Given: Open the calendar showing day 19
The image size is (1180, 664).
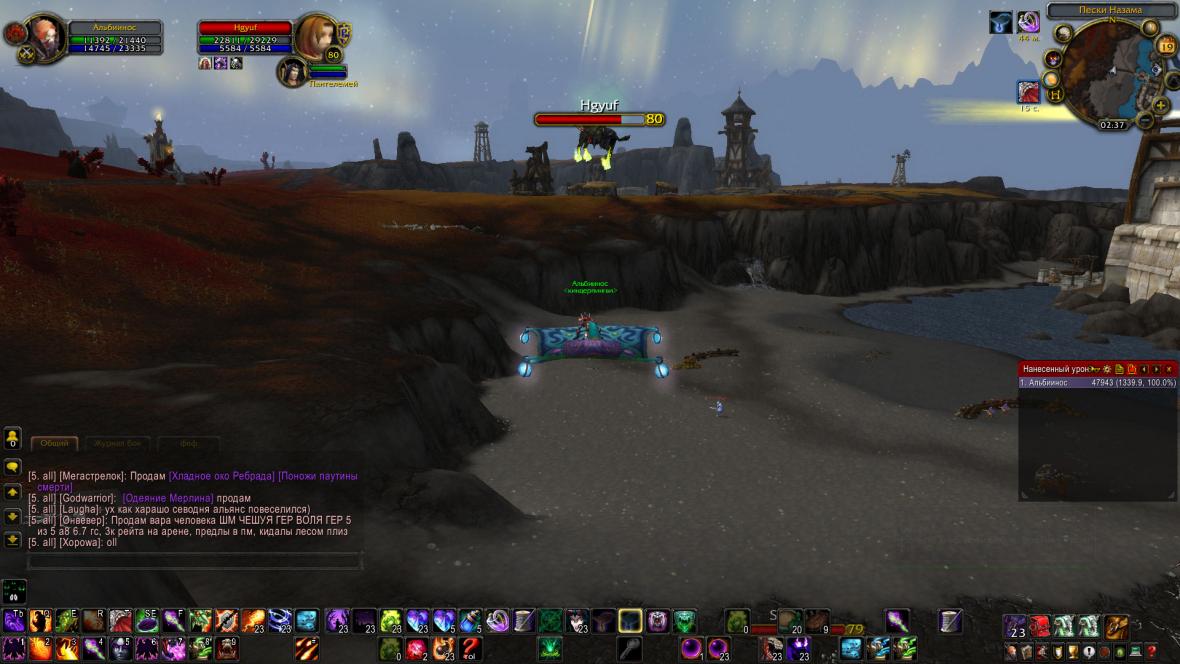Looking at the screenshot, I should point(1166,45).
